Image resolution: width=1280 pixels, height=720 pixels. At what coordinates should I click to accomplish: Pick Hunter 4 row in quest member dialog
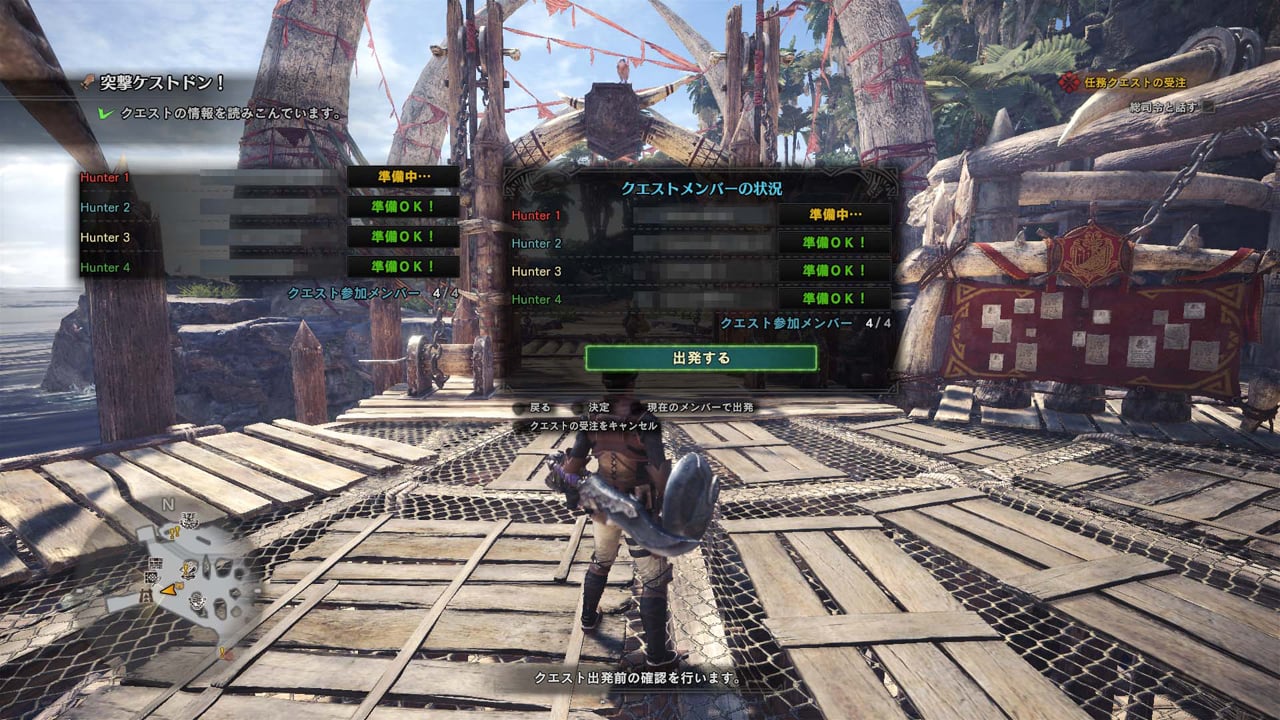(700, 299)
